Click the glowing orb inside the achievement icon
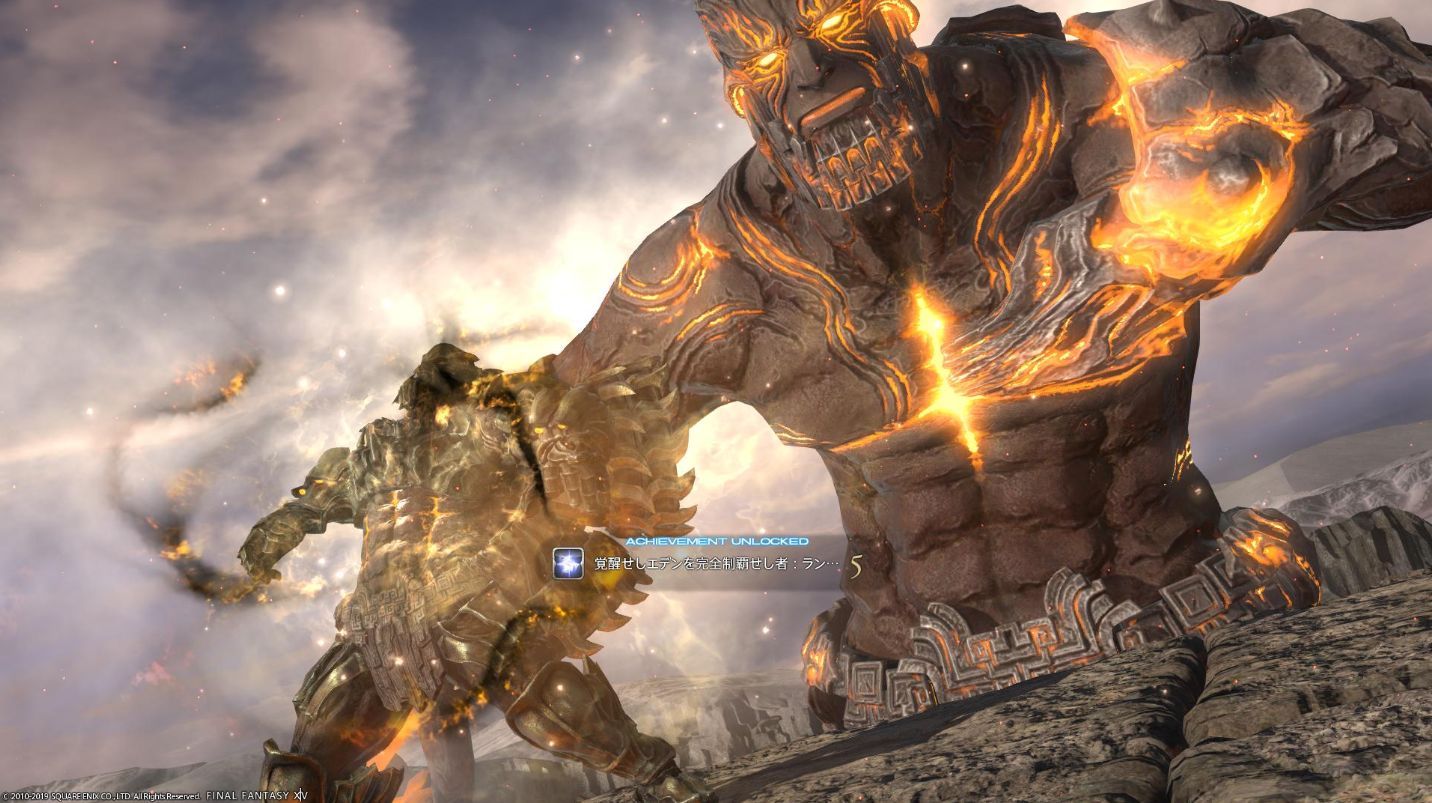The width and height of the screenshot is (1432, 803). pyautogui.click(x=568, y=562)
